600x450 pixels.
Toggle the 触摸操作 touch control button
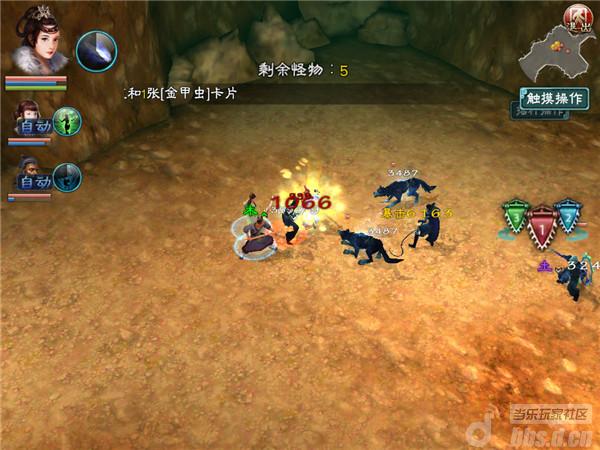click(555, 99)
